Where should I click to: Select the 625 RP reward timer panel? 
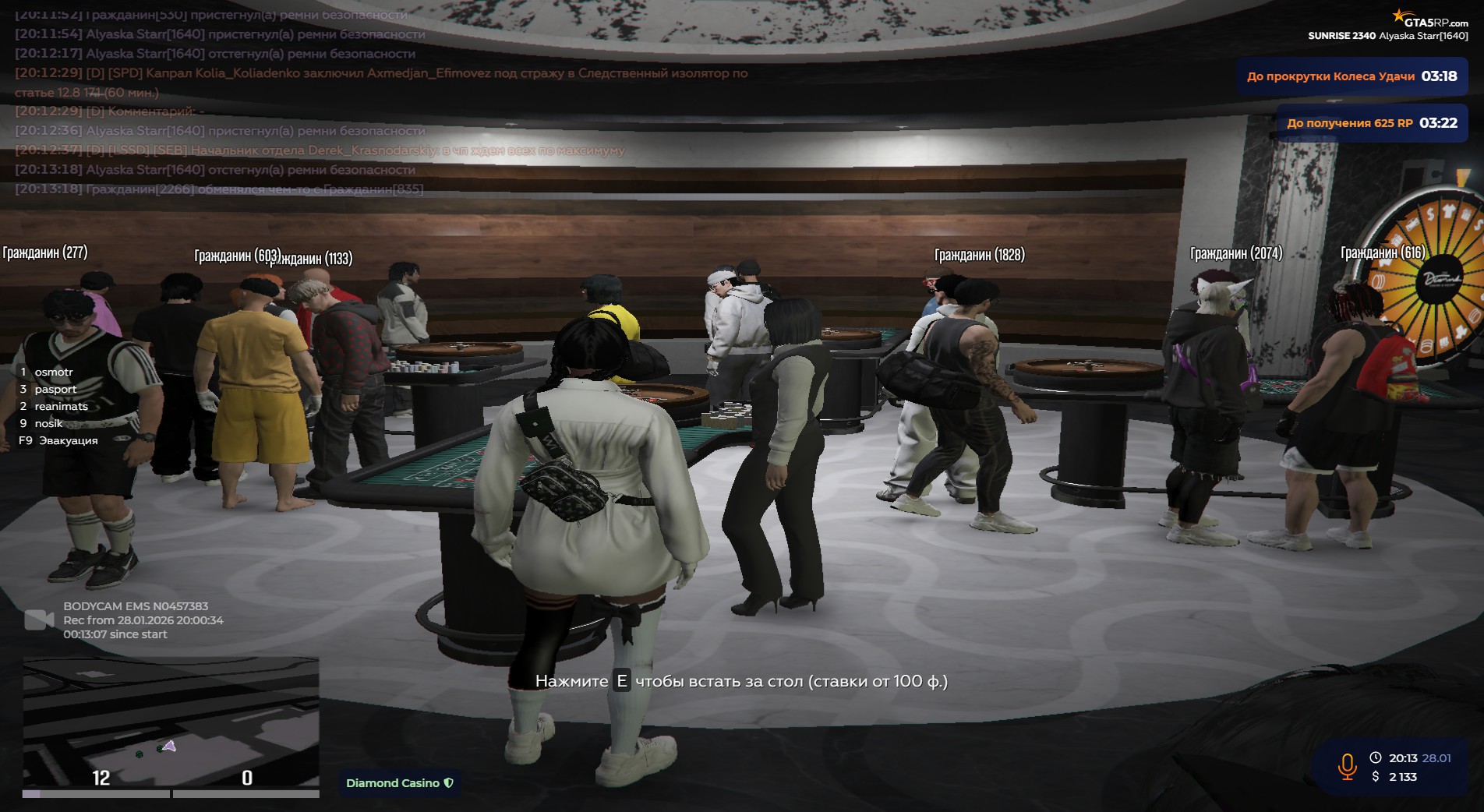(1371, 123)
